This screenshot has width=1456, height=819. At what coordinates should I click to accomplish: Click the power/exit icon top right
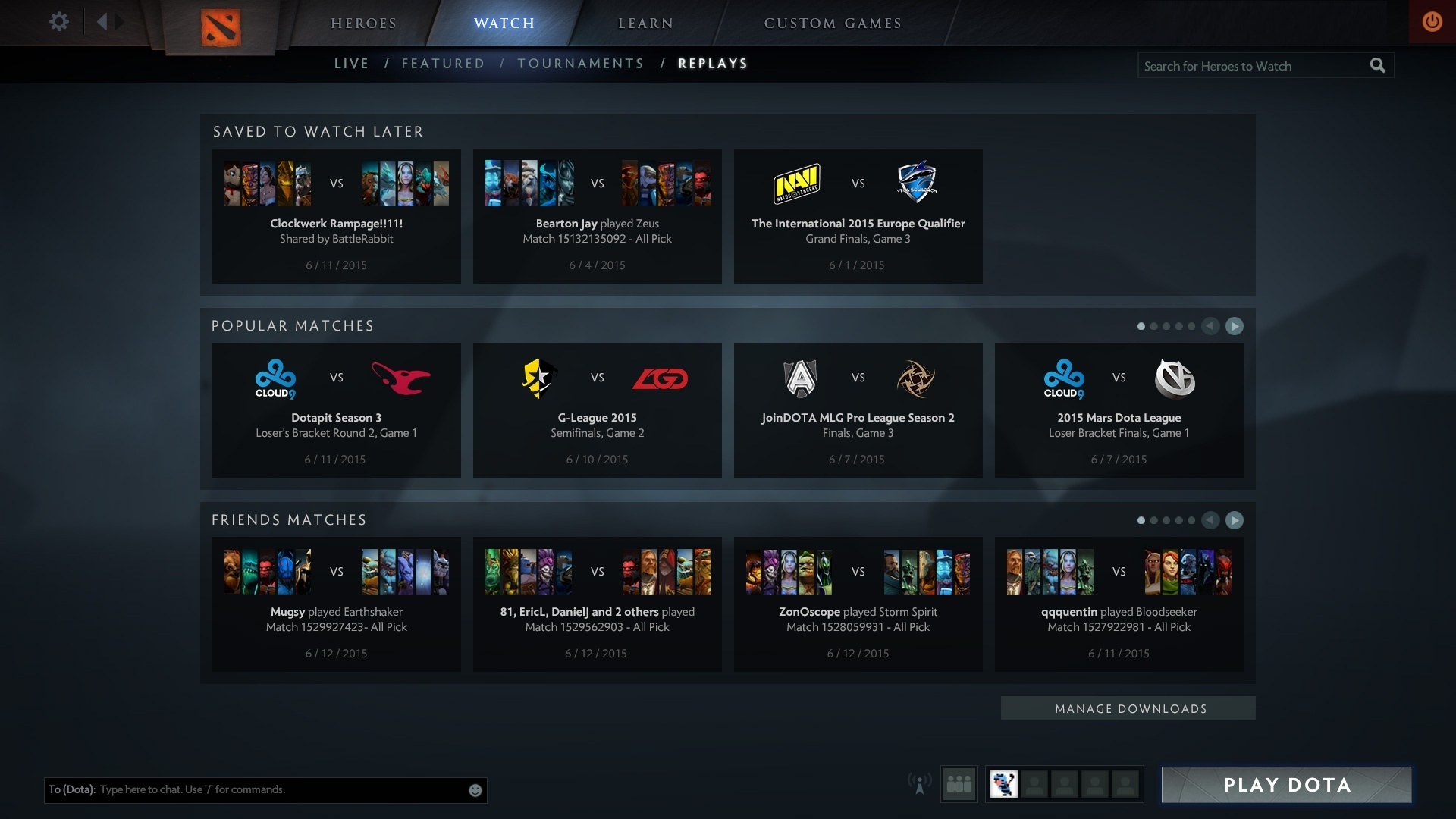coord(1432,22)
